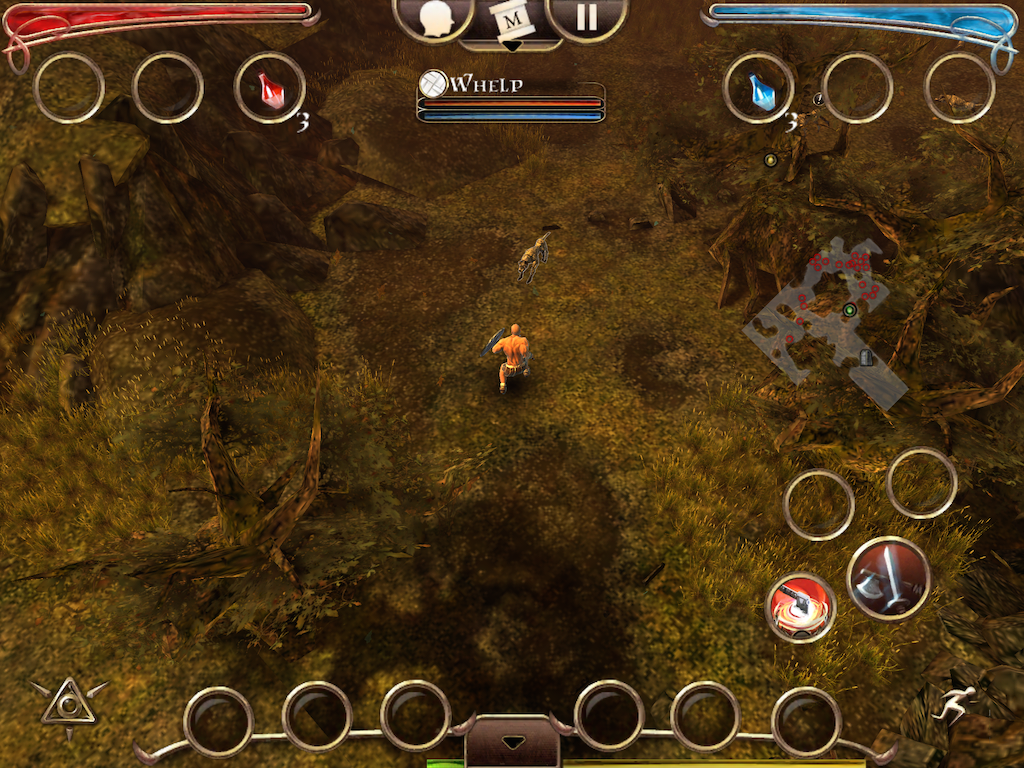This screenshot has height=768, width=1024.
Task: Use the blue mana potion
Action: click(x=759, y=88)
